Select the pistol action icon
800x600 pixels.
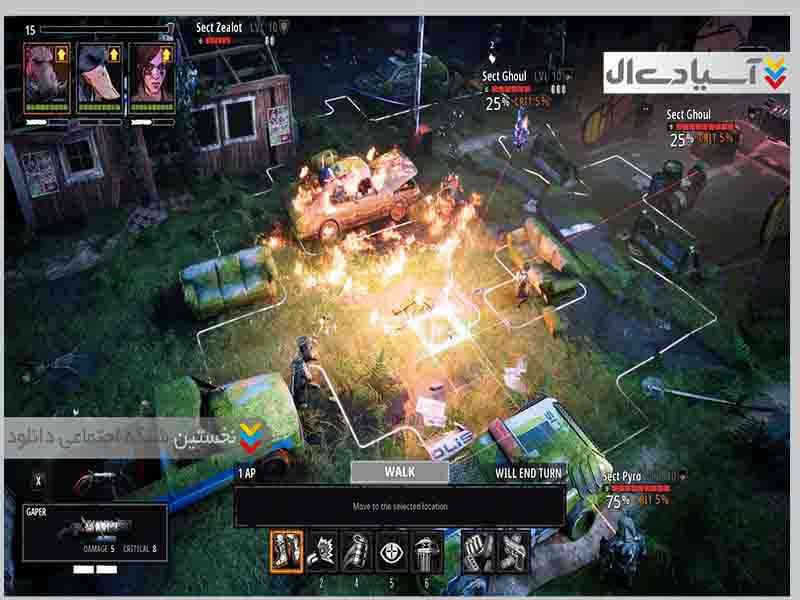512,552
